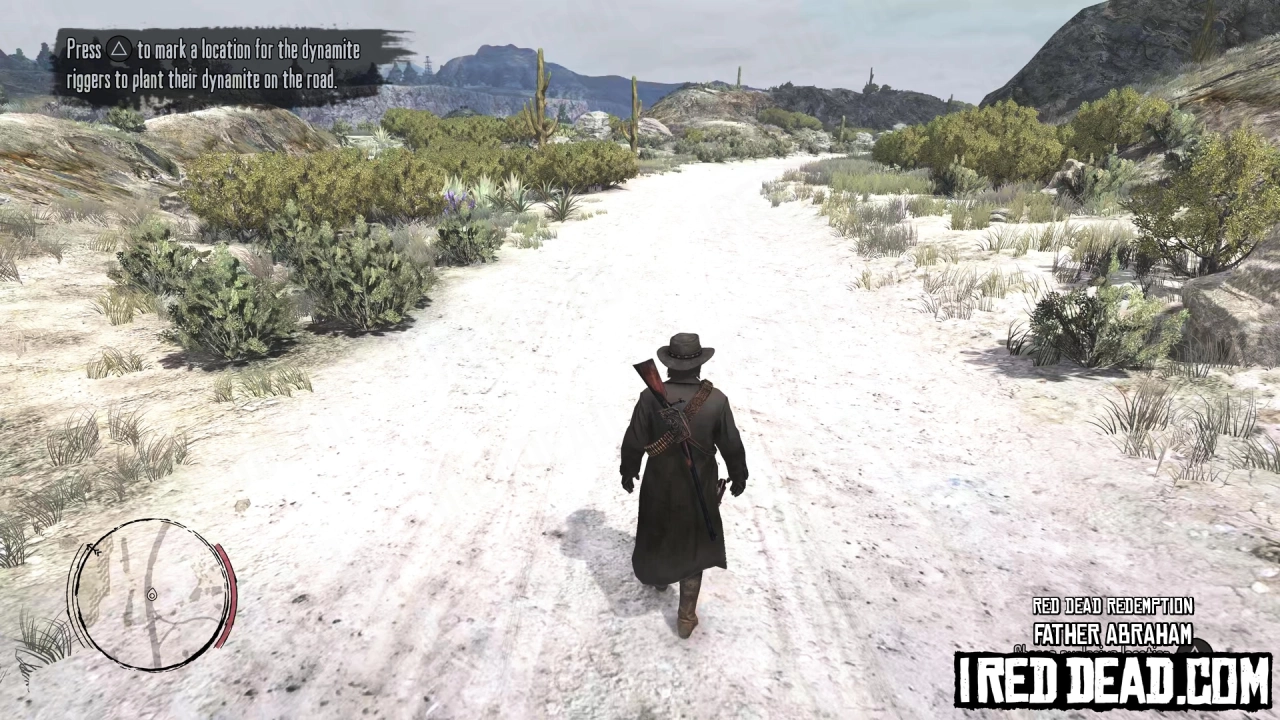Click the north arrow on the minimap
The width and height of the screenshot is (1280, 720).
(90, 547)
